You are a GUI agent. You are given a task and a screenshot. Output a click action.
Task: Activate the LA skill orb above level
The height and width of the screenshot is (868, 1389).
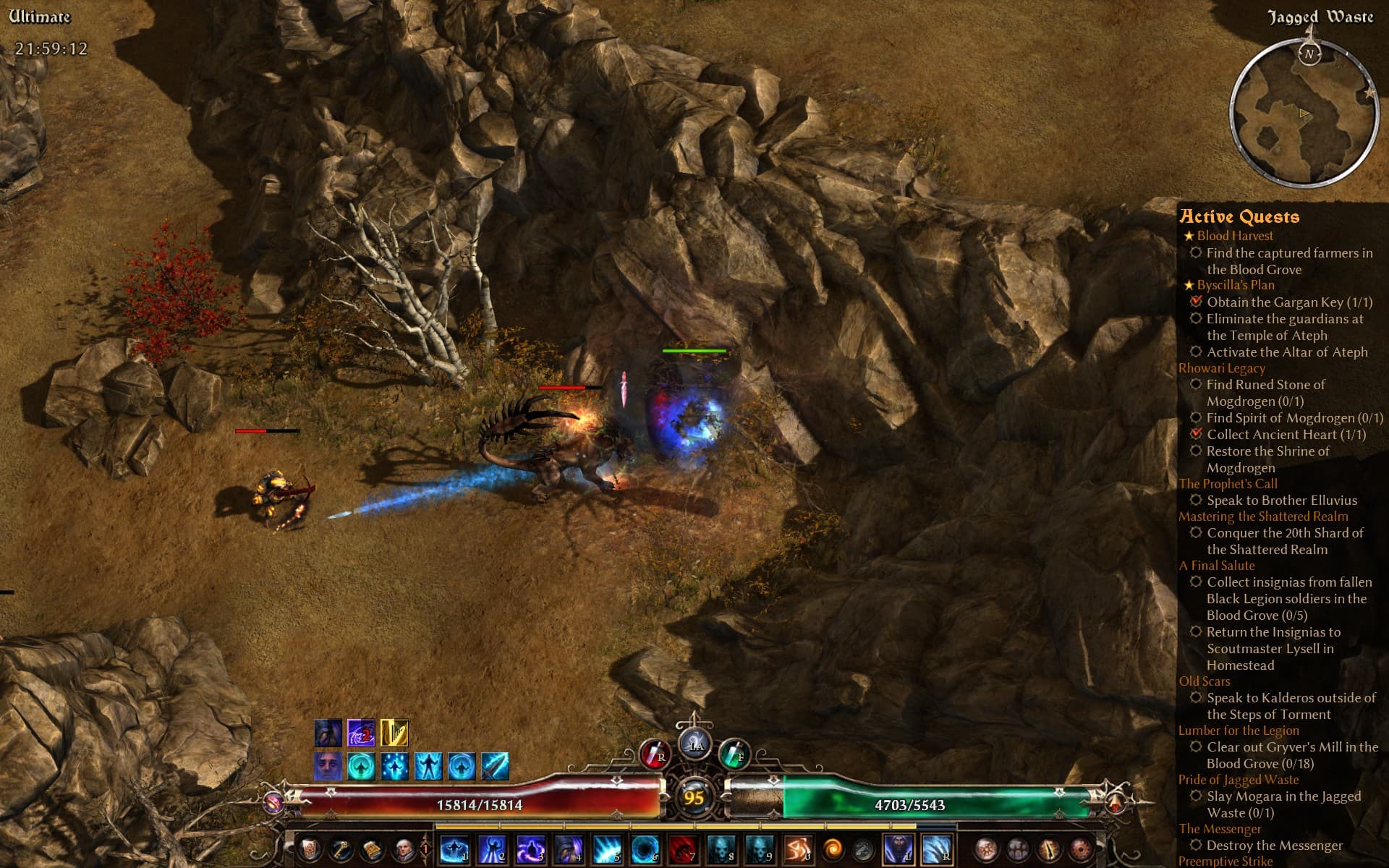[695, 745]
